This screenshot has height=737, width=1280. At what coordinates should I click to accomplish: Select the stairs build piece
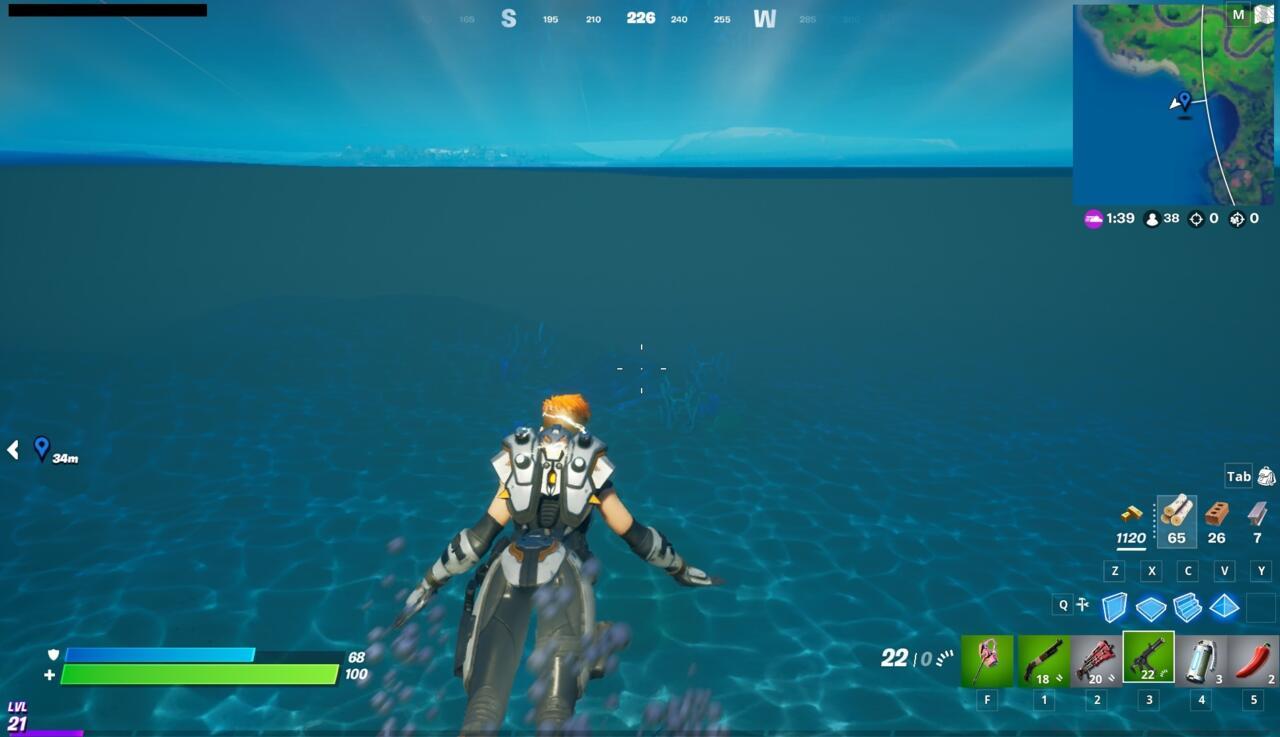coord(1187,605)
